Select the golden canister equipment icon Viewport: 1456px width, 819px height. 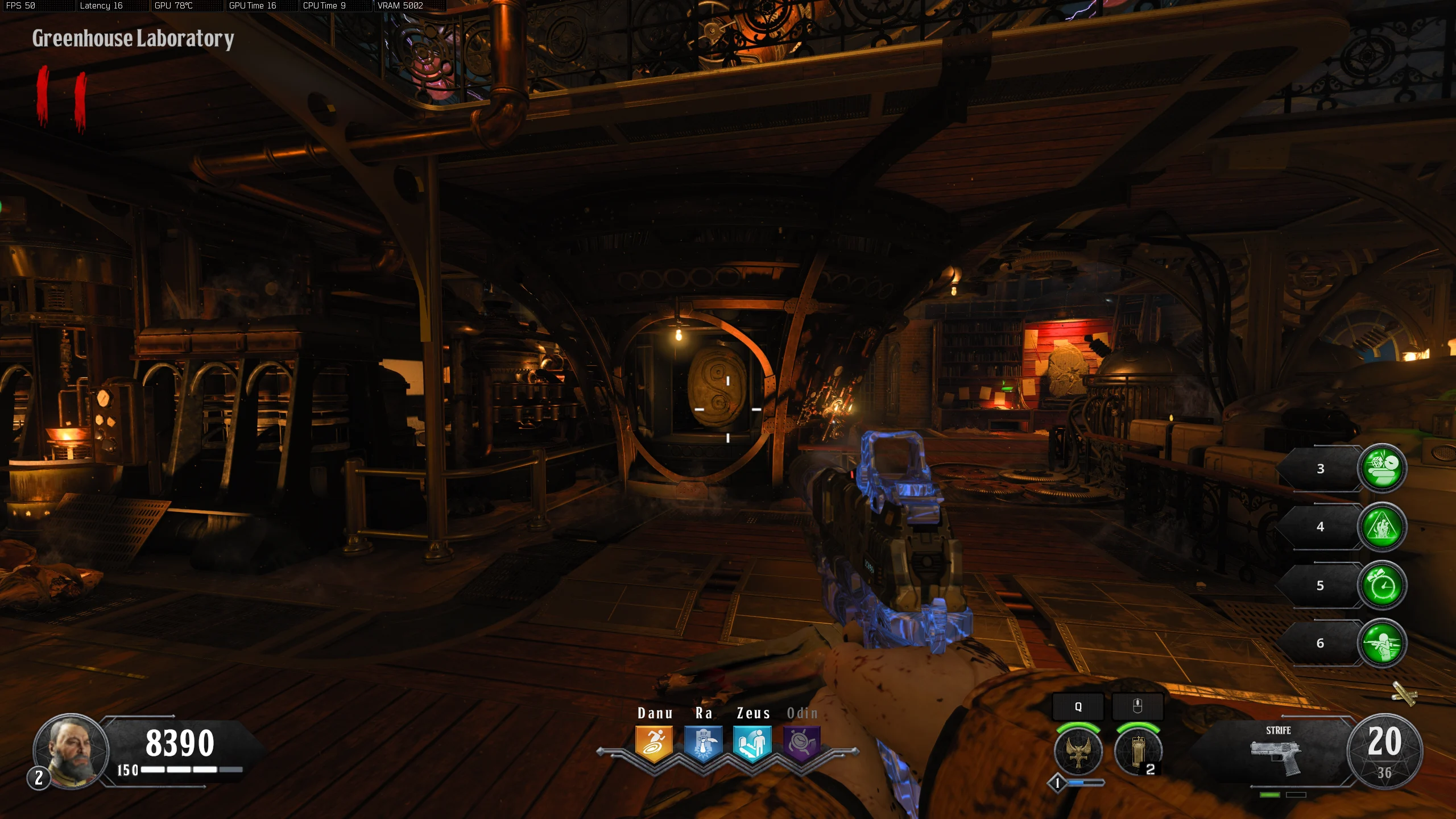click(1137, 752)
